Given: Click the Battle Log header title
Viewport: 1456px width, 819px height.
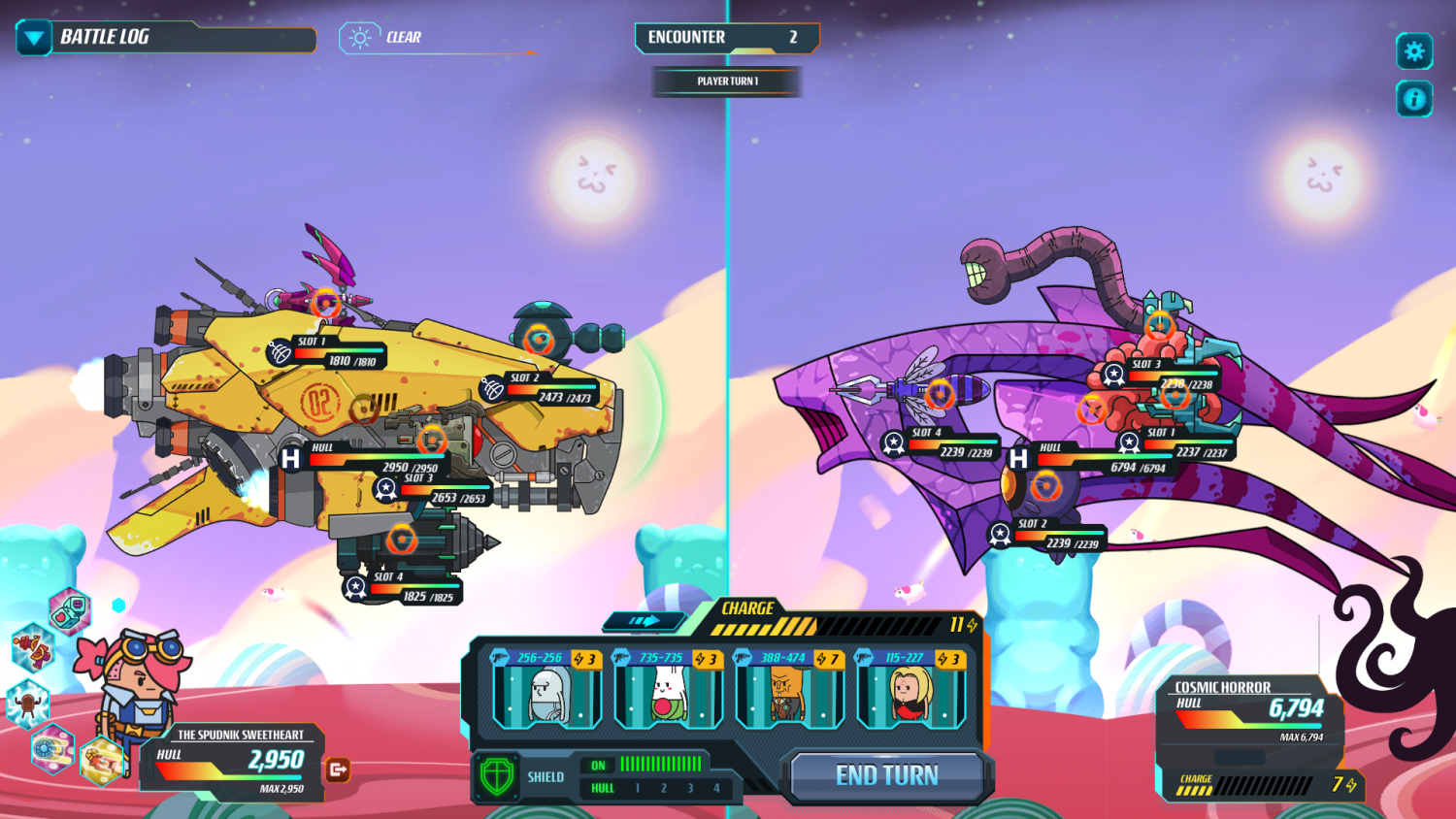Looking at the screenshot, I should coord(107,39).
